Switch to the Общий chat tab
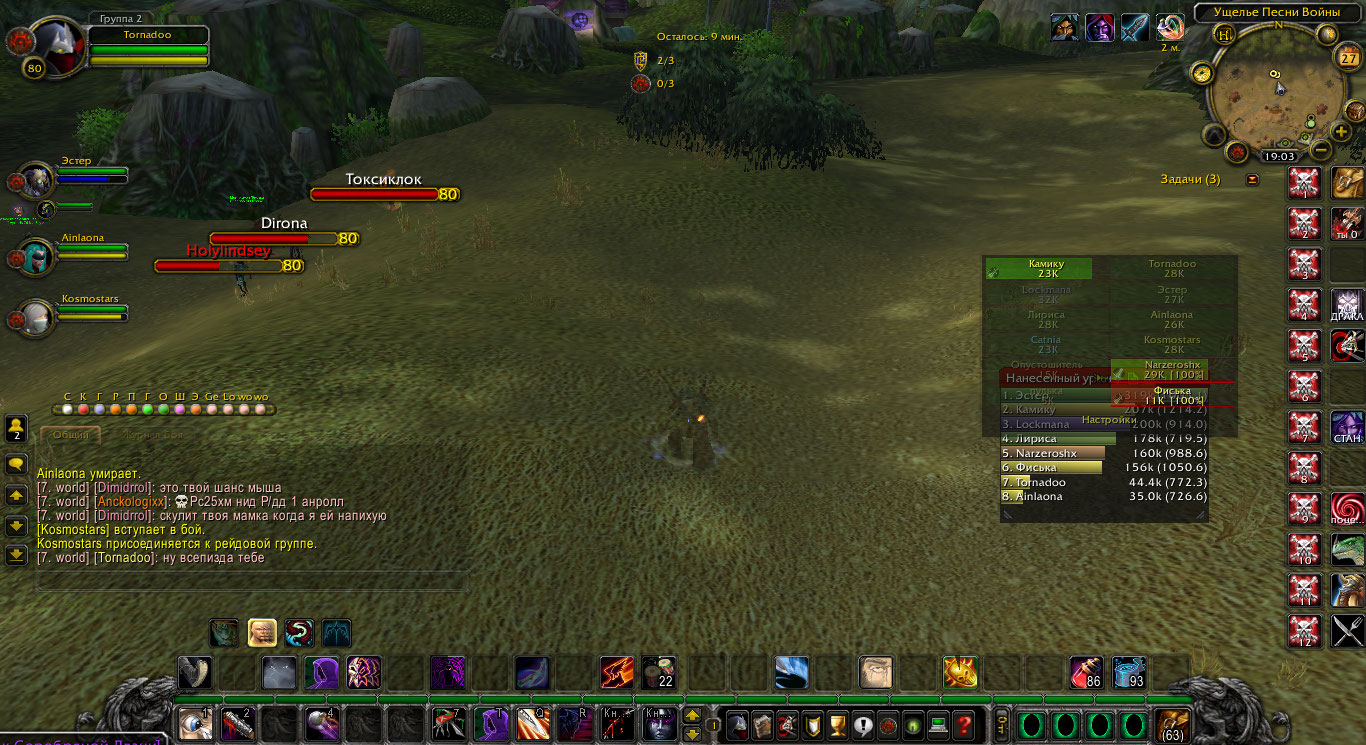 (70, 435)
